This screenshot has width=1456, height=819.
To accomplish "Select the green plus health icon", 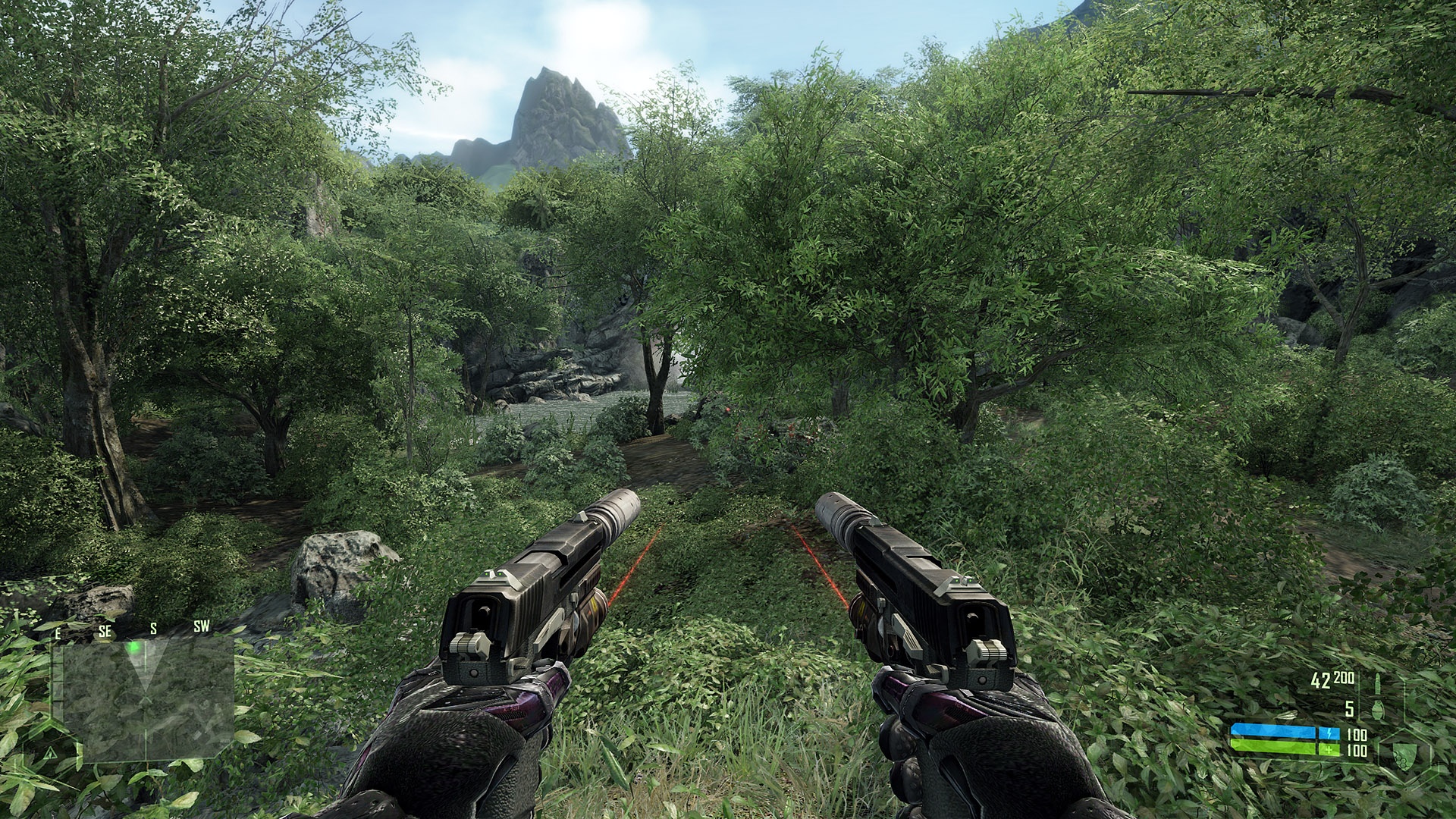I will pyautogui.click(x=1329, y=749).
